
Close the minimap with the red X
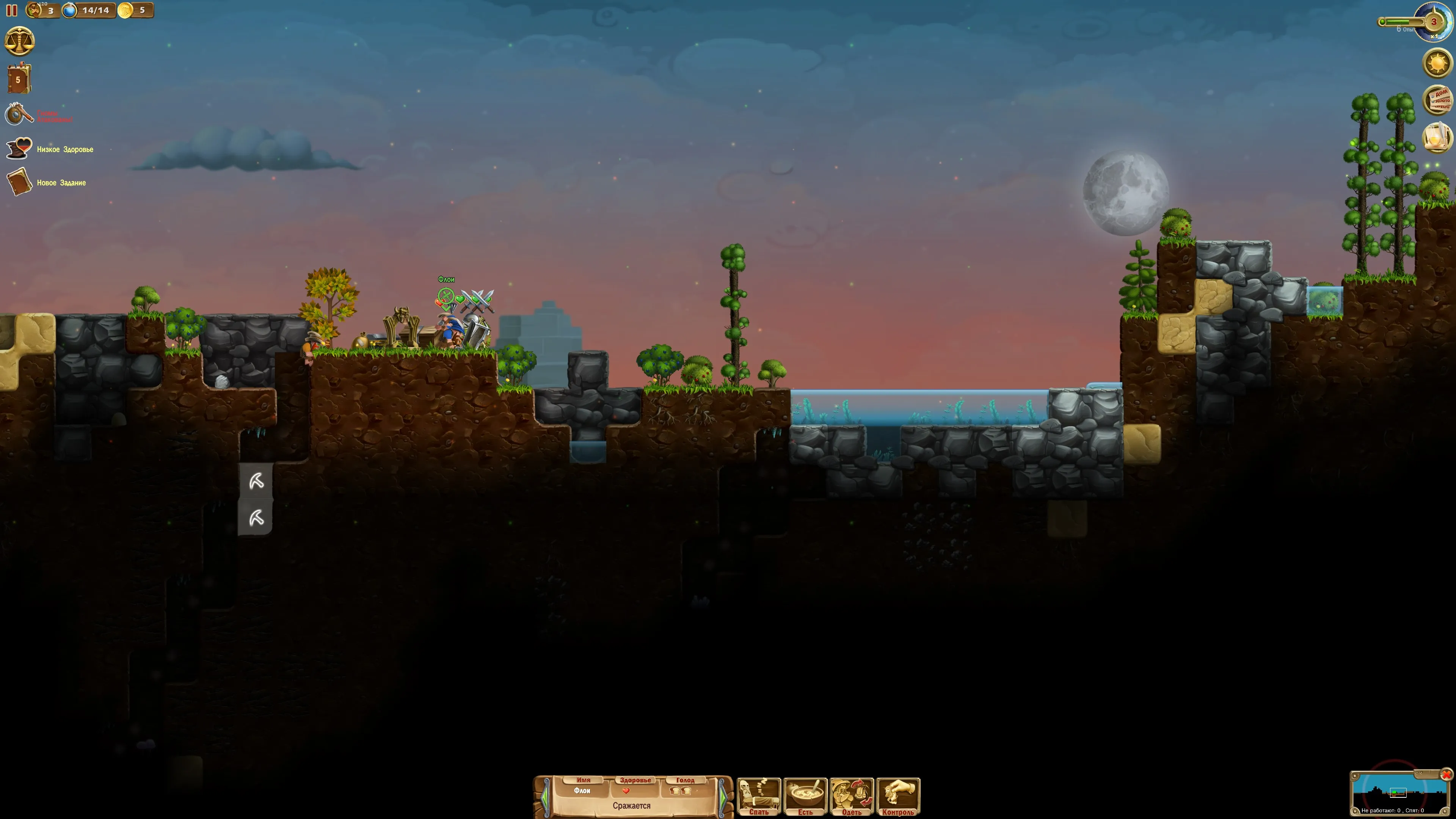1447,774
